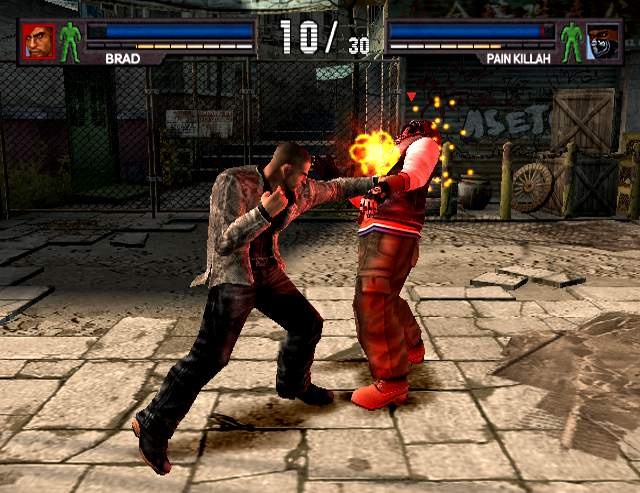Select Pain Killah's masked portrait

point(602,41)
